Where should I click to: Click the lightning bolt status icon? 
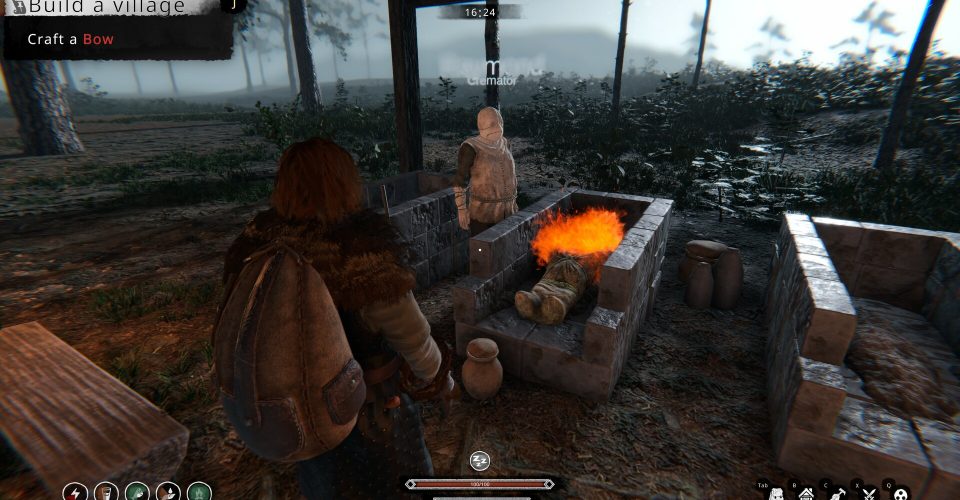(x=74, y=492)
